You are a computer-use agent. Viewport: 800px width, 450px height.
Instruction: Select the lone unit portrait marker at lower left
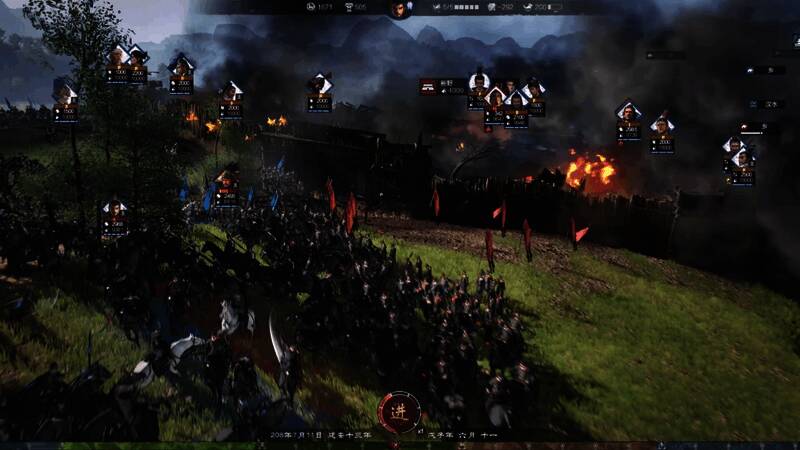click(x=114, y=217)
